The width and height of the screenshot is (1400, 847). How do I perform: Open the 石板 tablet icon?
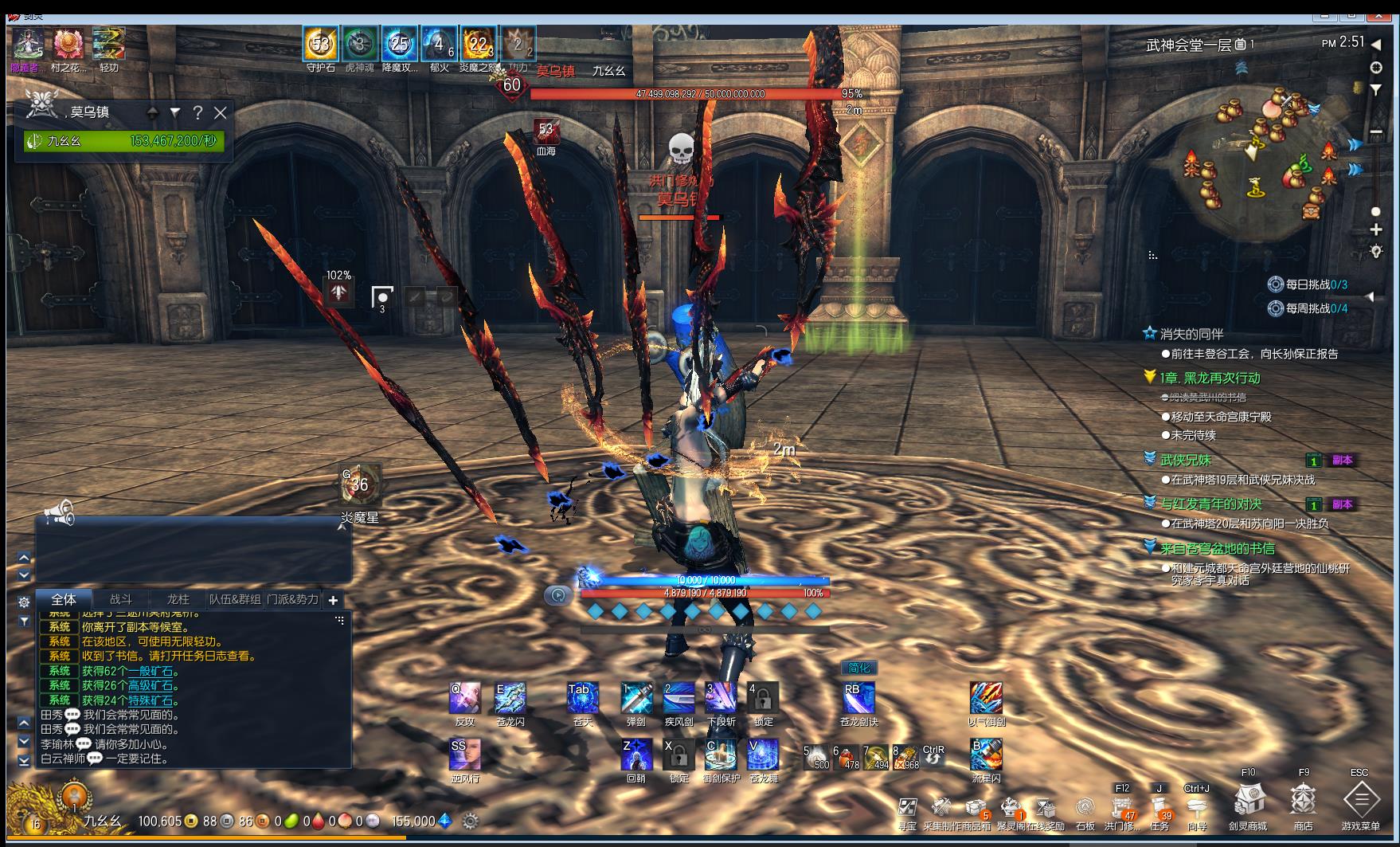pos(1085,807)
